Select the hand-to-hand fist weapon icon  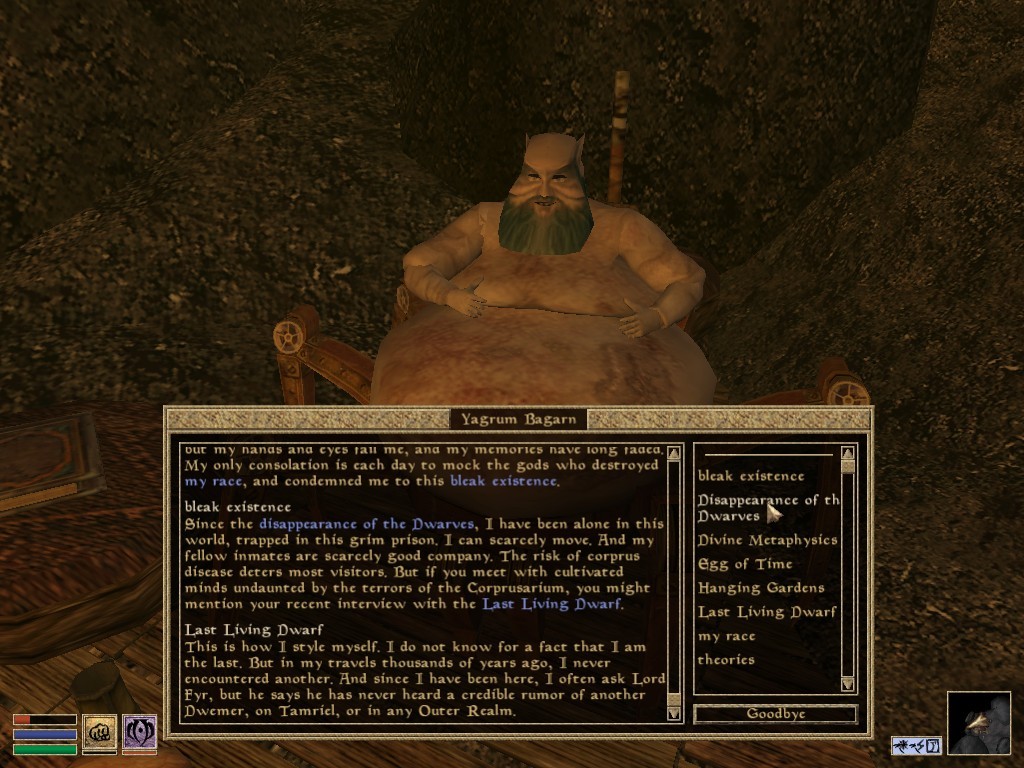point(99,733)
